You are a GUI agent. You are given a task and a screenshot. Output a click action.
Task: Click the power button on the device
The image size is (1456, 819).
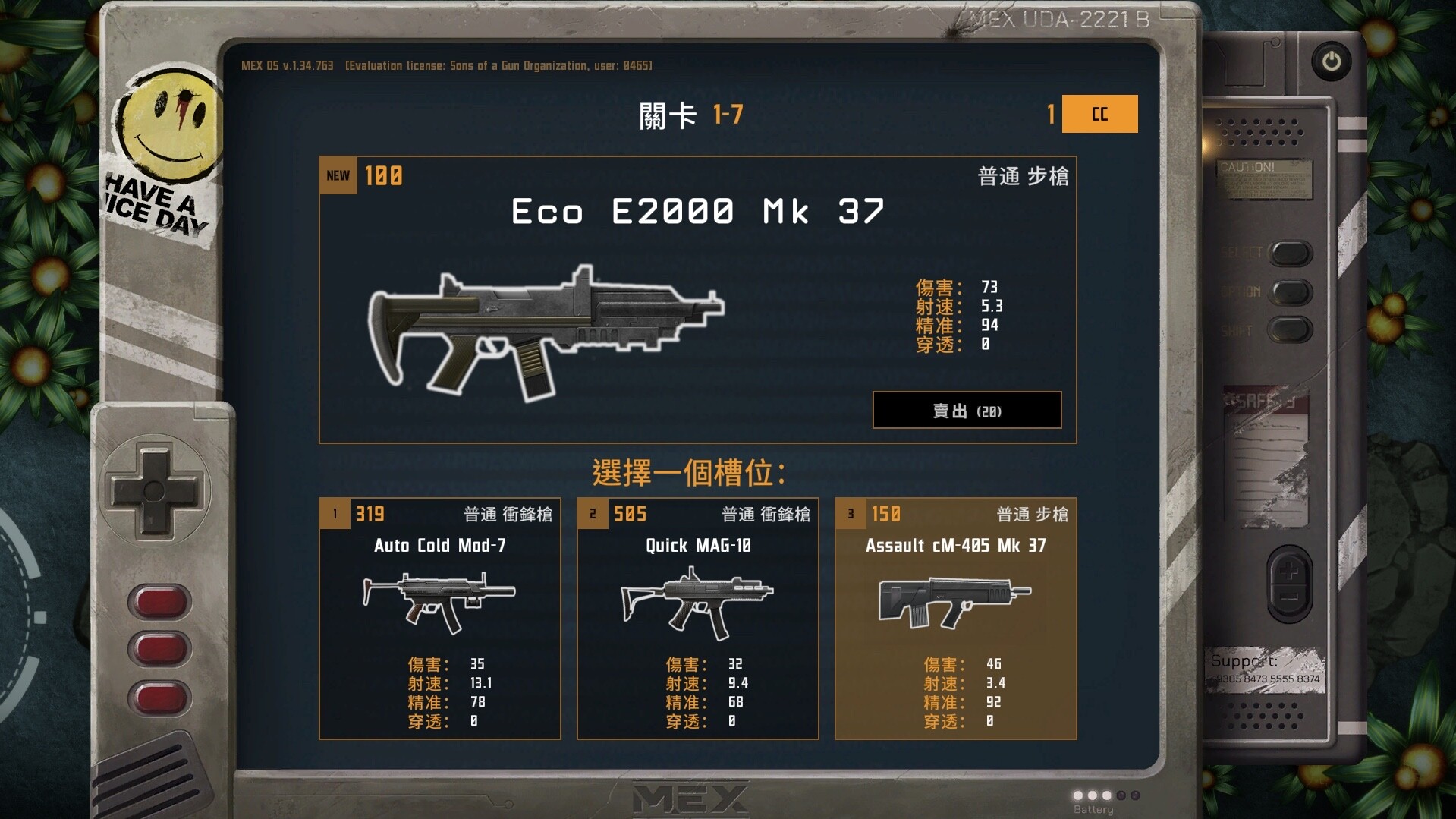point(1332,62)
